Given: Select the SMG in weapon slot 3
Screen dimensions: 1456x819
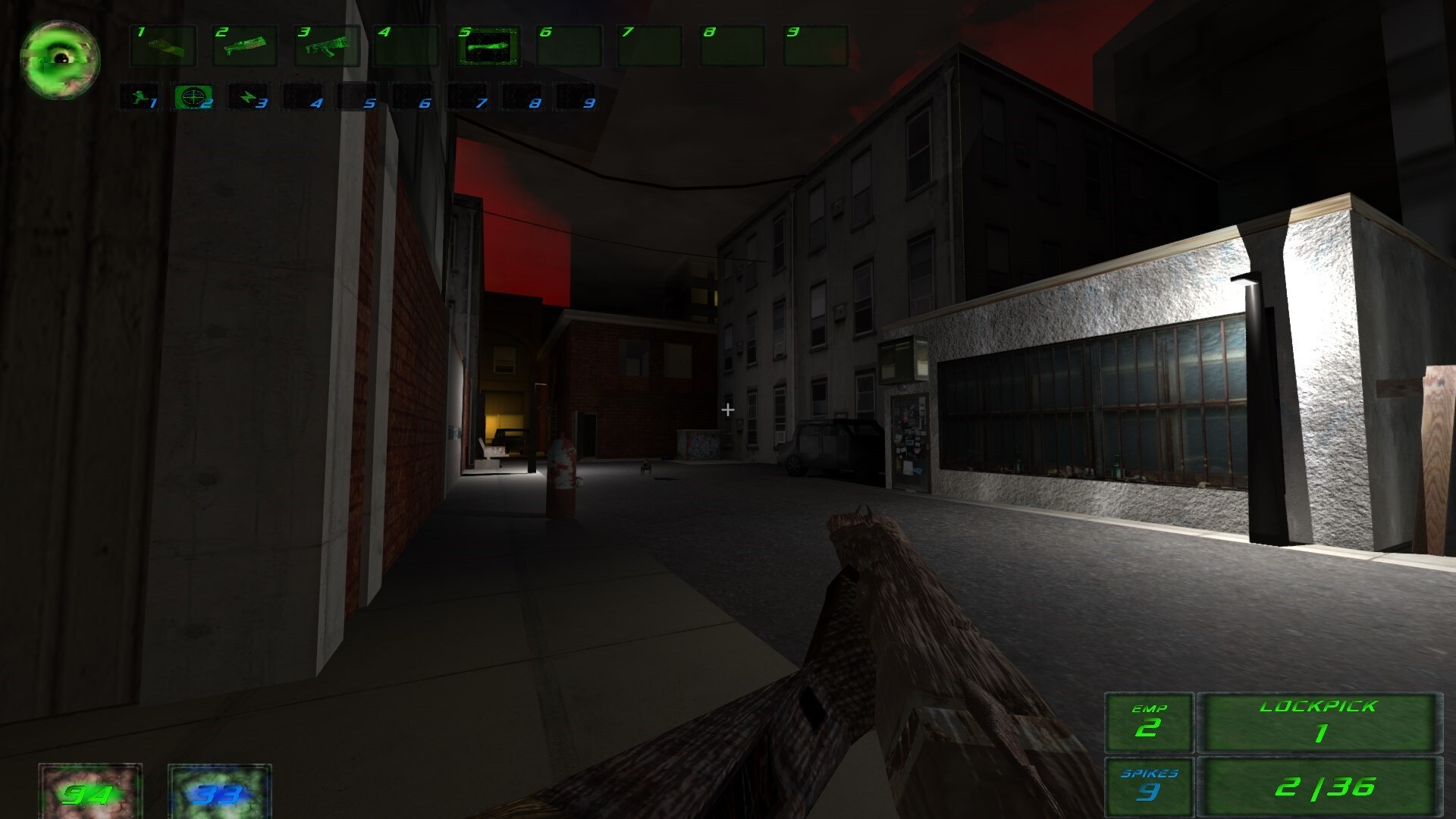Looking at the screenshot, I should coord(326,47).
